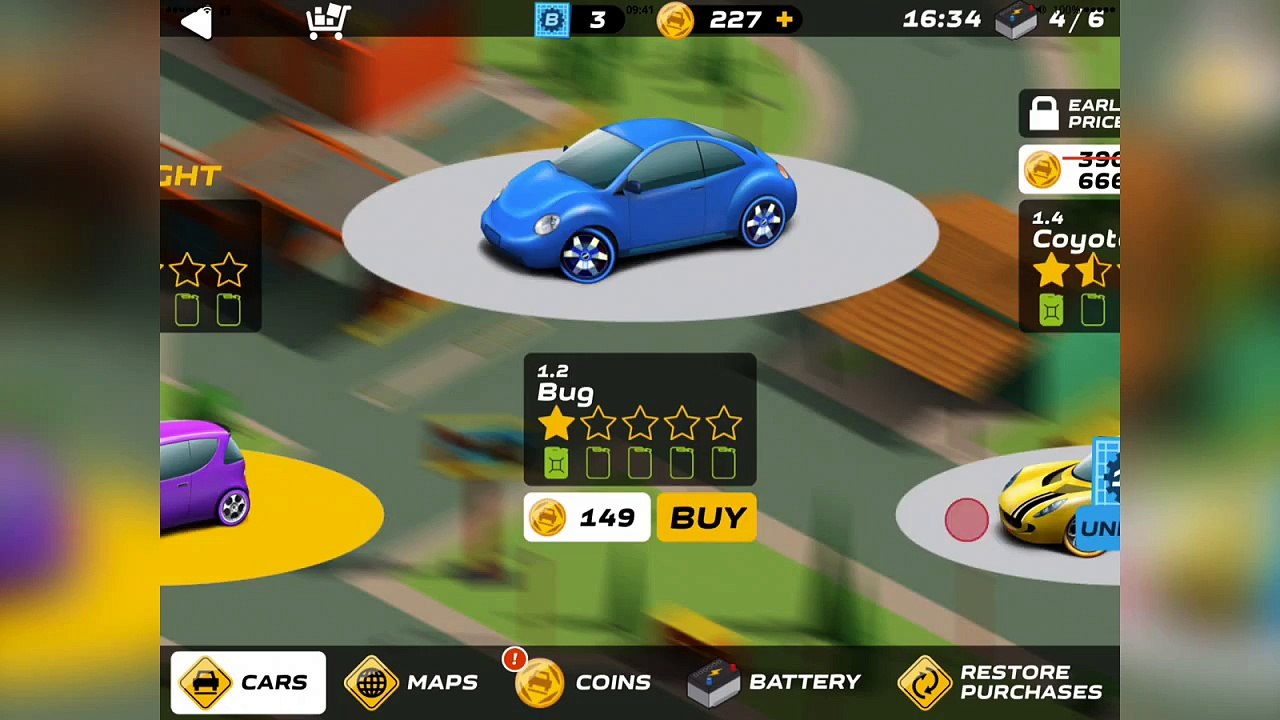Select the blue Bug car

coord(640,200)
